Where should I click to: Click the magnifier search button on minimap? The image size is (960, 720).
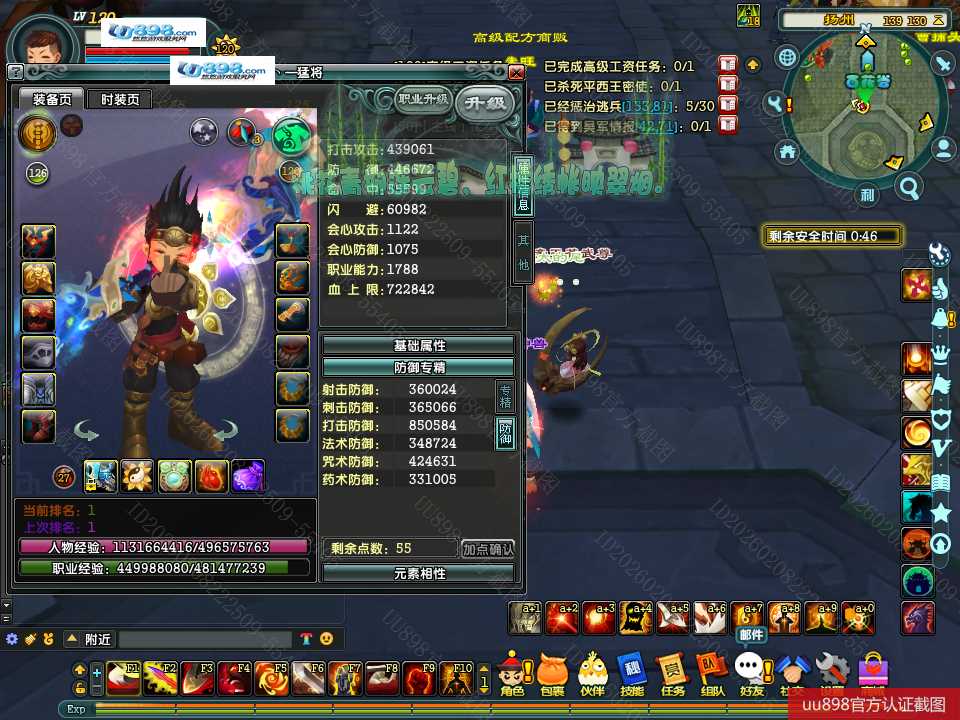point(909,187)
